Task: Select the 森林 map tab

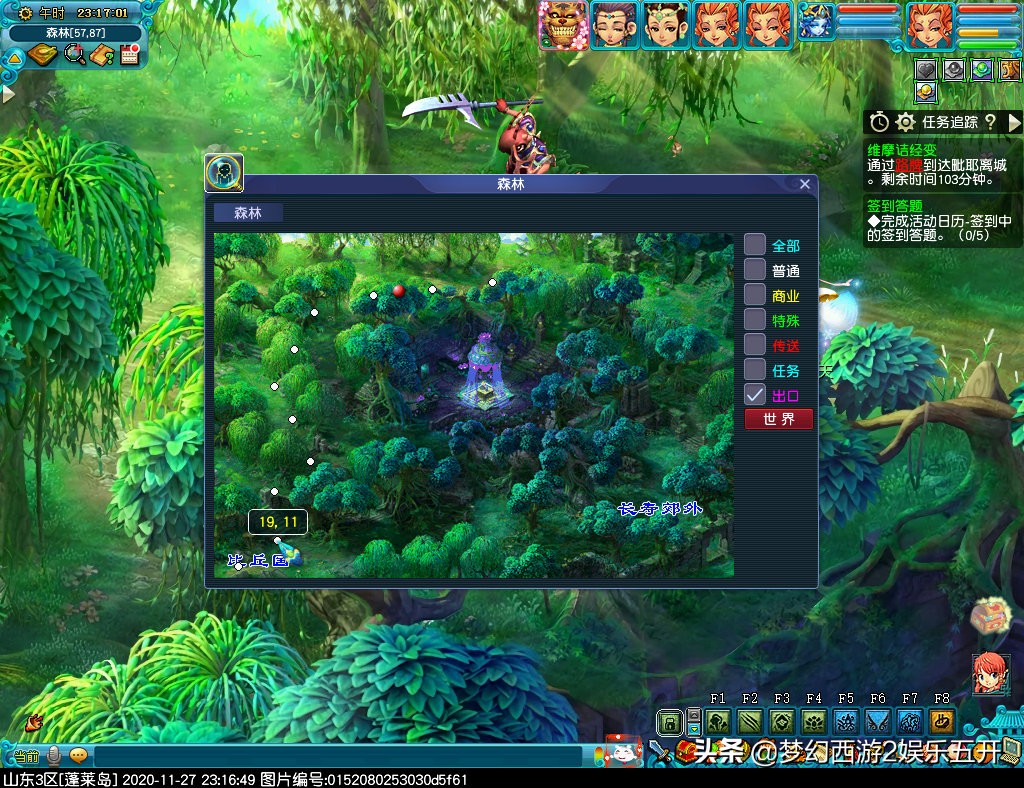Action: pos(248,212)
